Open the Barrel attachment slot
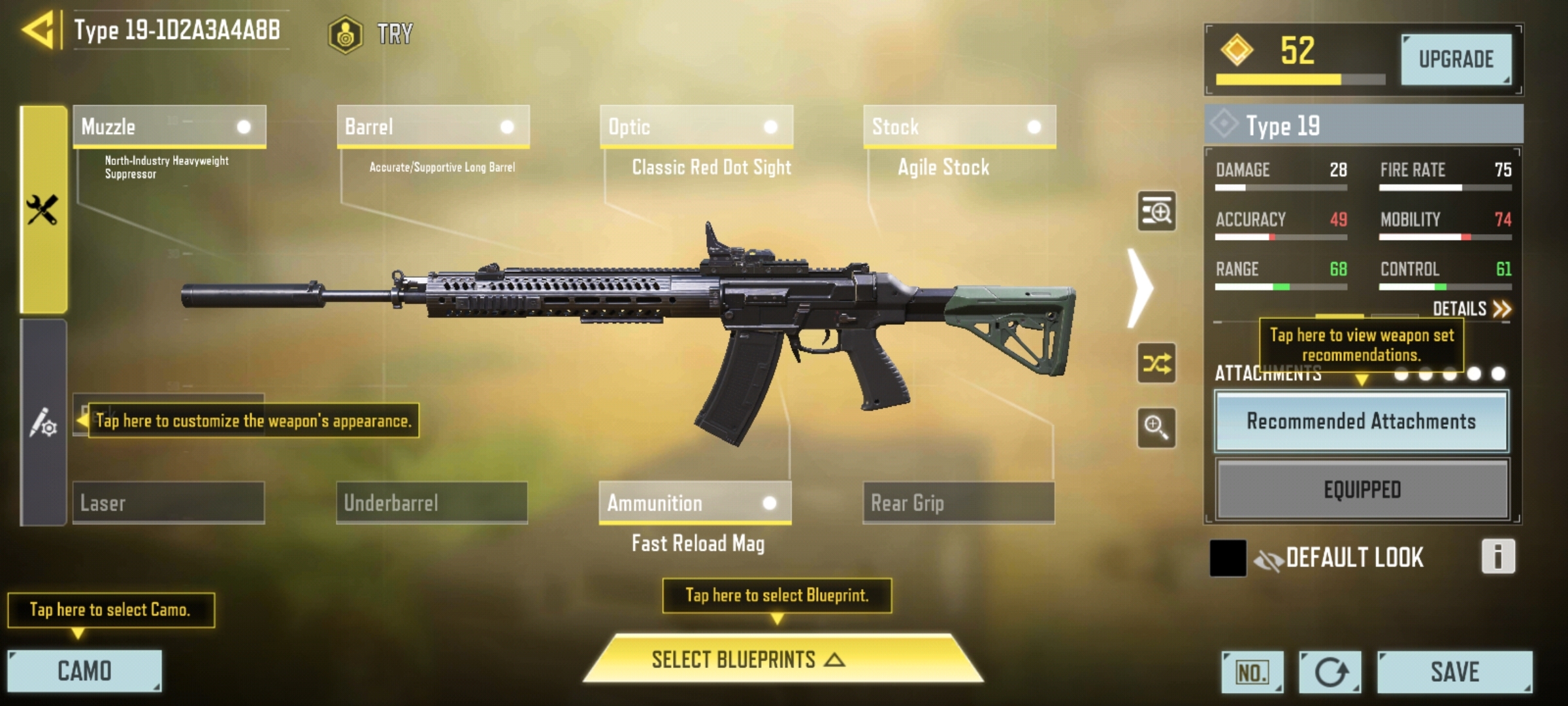The image size is (1568, 706). [x=433, y=126]
